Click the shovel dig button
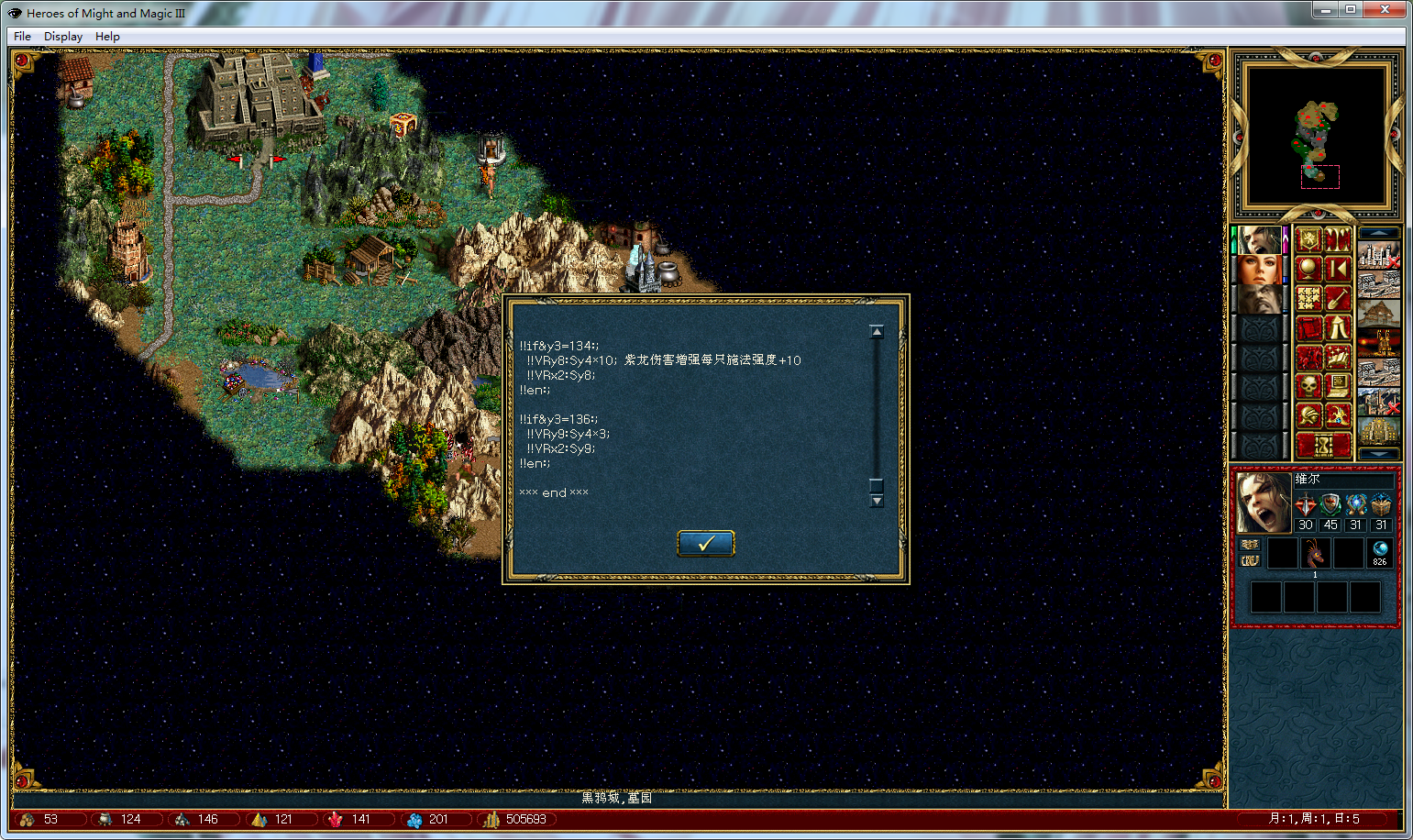Screen dimensions: 1413x840 pyautogui.click(x=1338, y=298)
